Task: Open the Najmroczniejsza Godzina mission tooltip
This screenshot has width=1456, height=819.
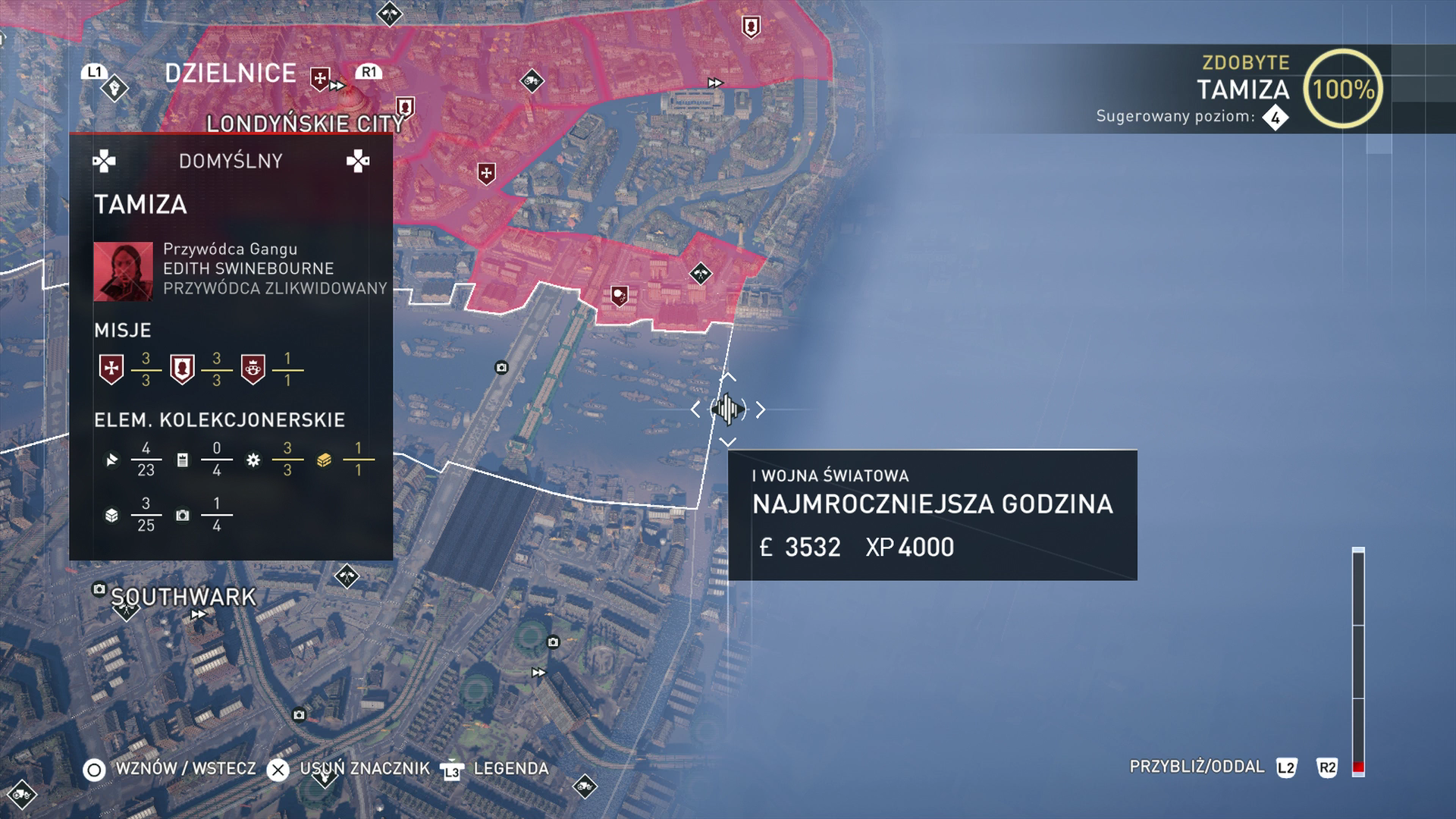Action: (x=932, y=515)
